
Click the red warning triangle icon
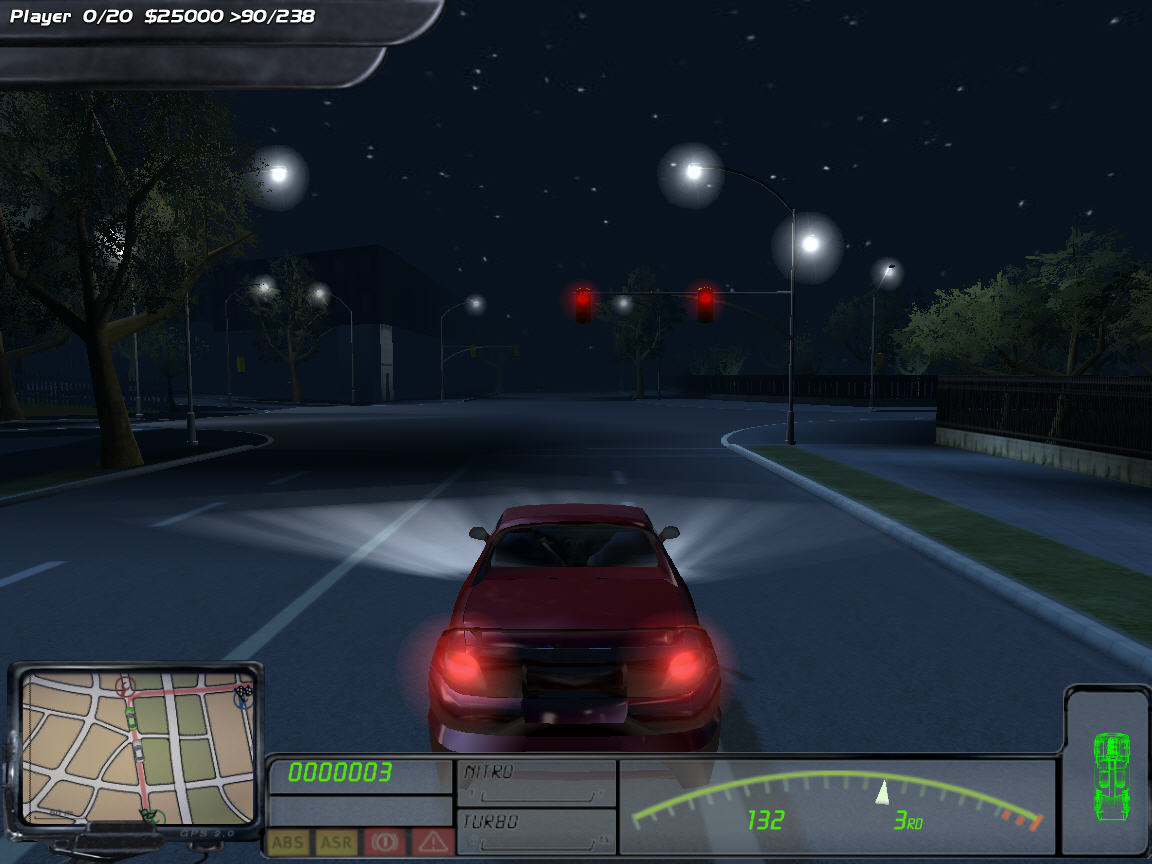pyautogui.click(x=432, y=842)
